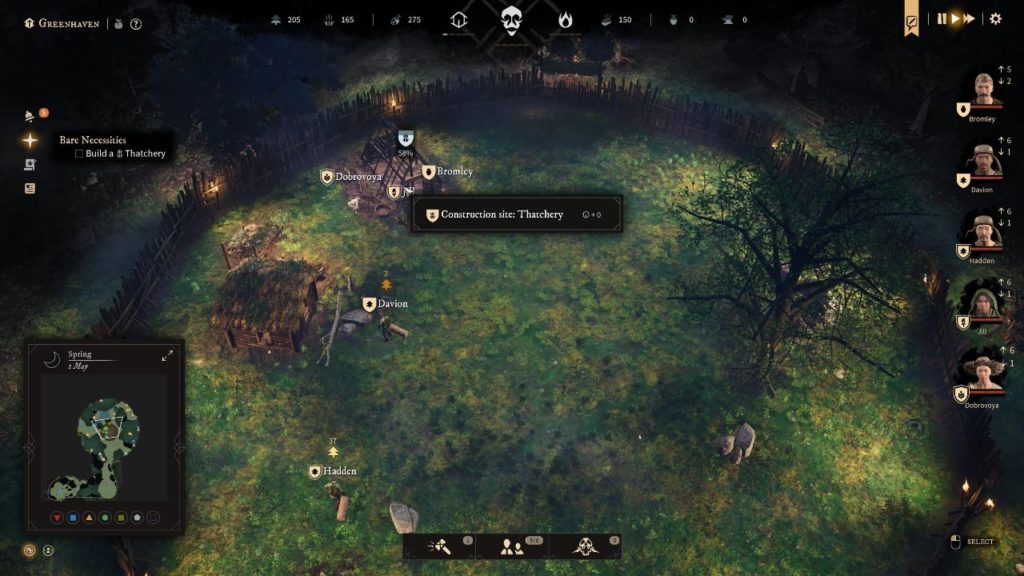Toggle the red triangle minimap filter

[57, 518]
